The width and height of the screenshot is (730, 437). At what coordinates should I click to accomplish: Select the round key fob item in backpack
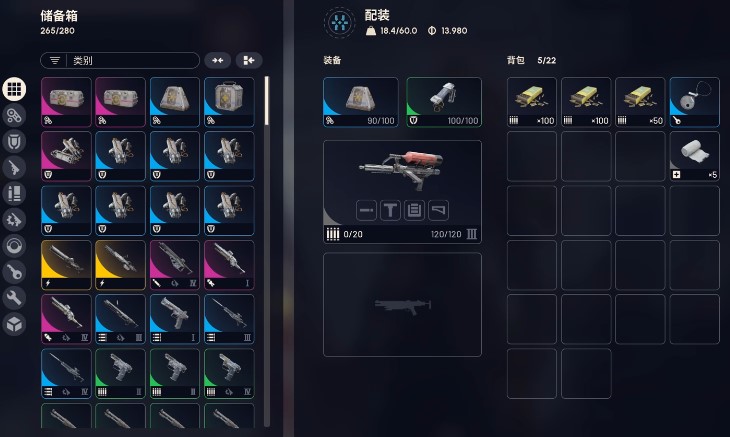(694, 102)
